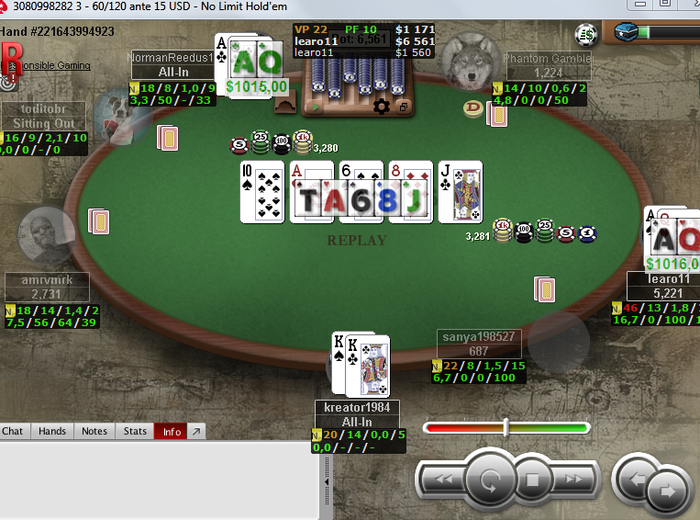Adjust the replay speed slider
The image size is (700, 520).
(506, 427)
